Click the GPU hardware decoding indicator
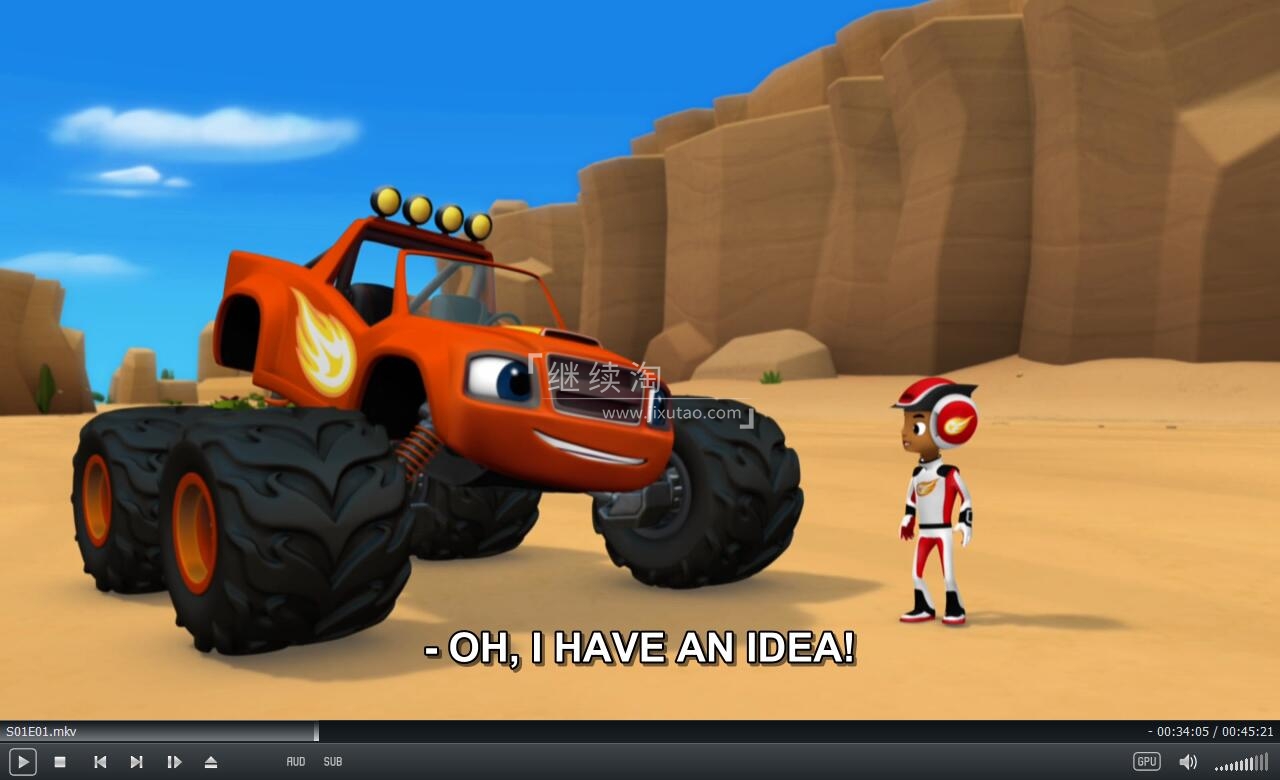 click(x=1145, y=761)
